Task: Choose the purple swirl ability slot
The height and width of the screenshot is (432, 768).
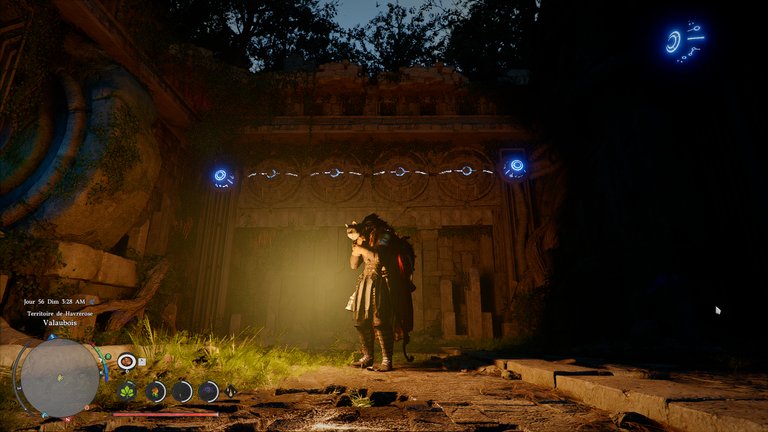Action: tap(208, 391)
